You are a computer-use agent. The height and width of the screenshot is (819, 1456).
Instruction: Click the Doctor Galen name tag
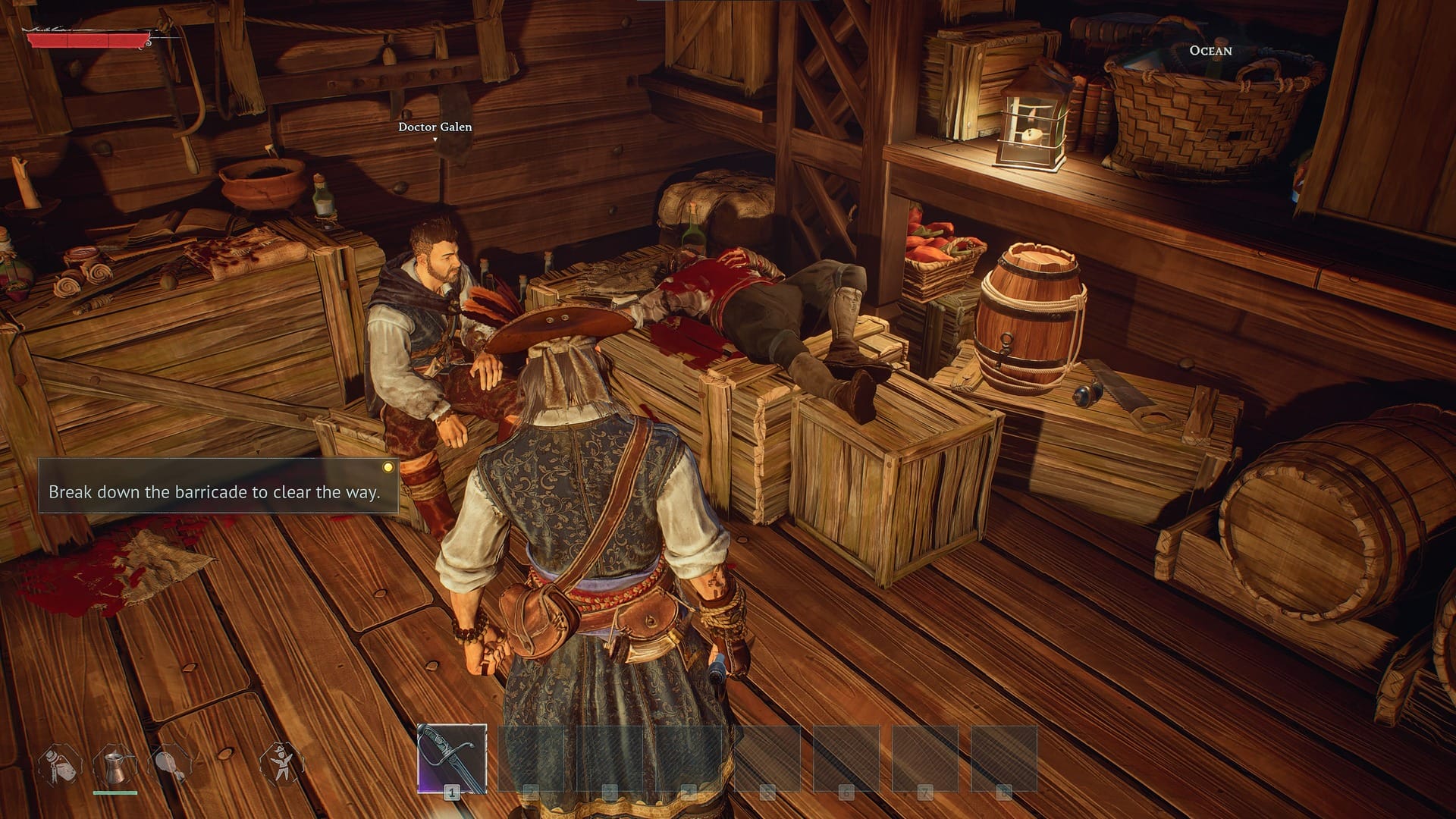pyautogui.click(x=435, y=127)
